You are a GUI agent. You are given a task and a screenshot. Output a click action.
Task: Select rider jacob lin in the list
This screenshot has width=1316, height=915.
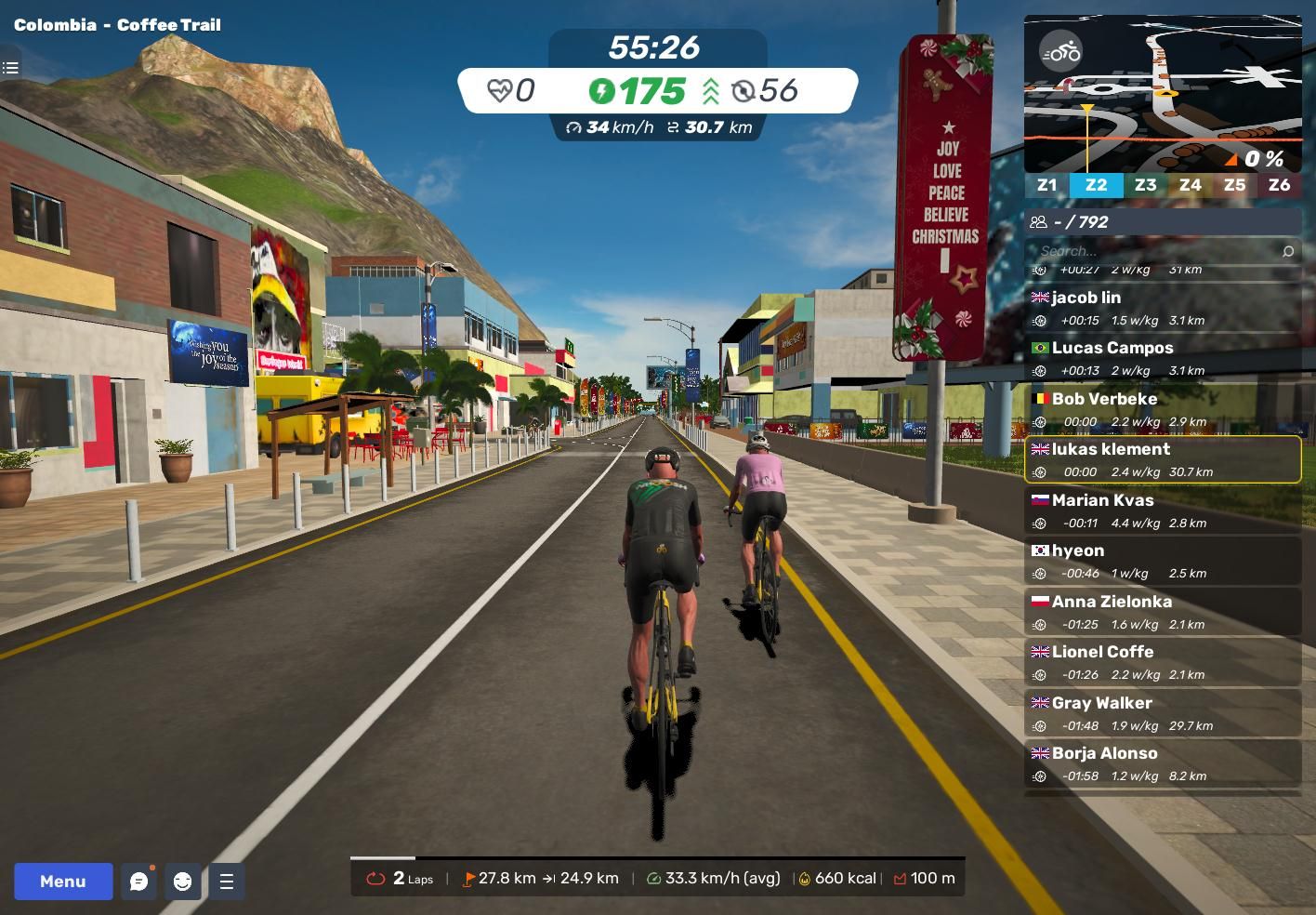pyautogui.click(x=1163, y=308)
